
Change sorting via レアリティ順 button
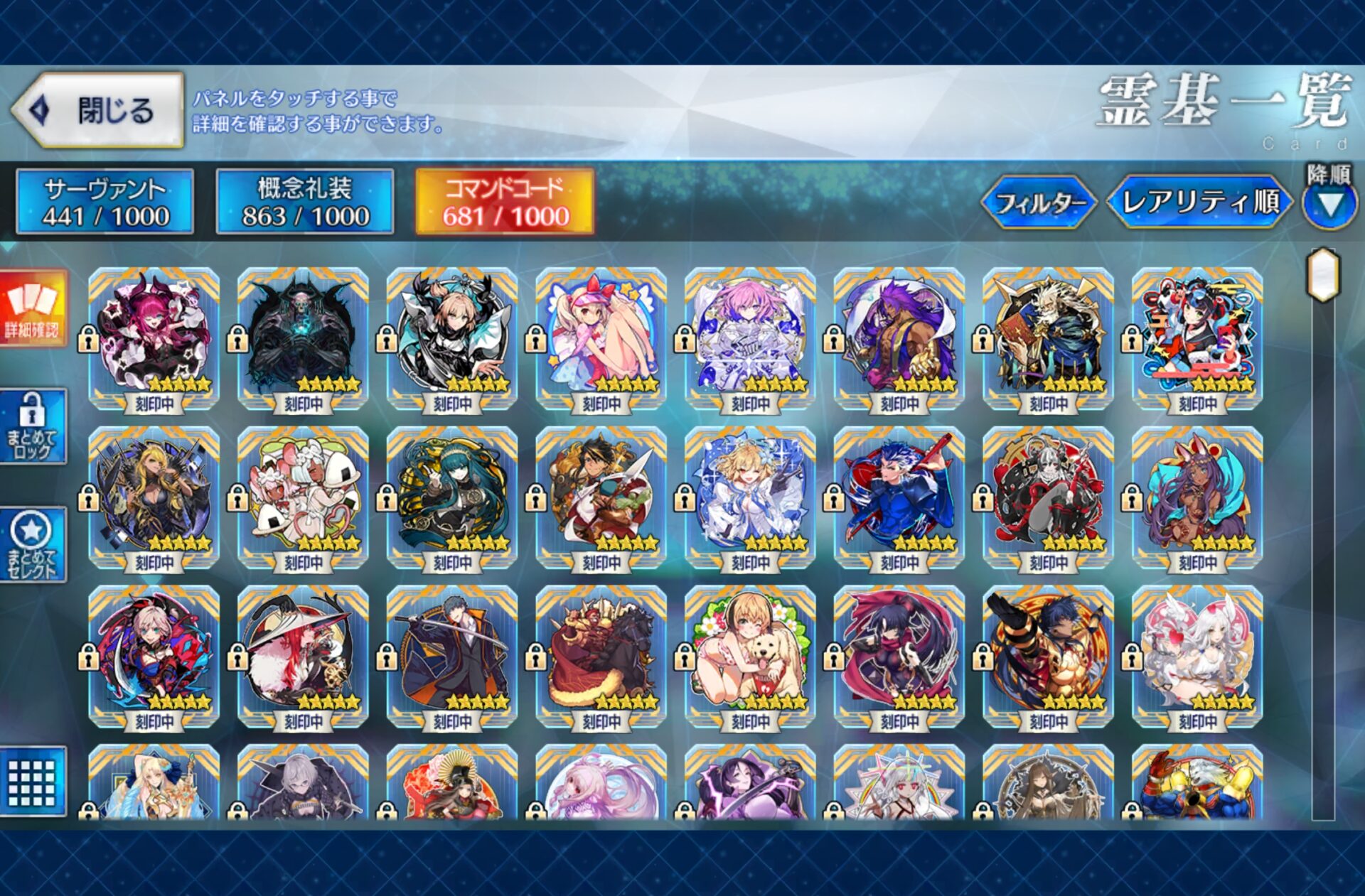[1200, 203]
